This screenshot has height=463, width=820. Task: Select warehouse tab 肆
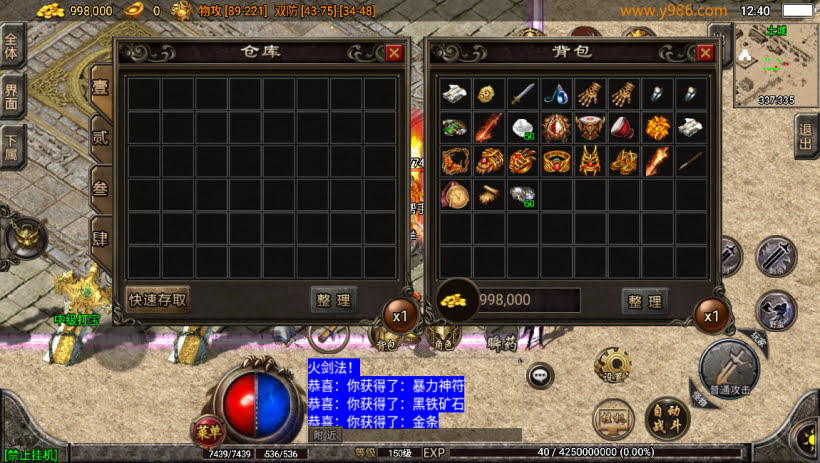(x=101, y=240)
